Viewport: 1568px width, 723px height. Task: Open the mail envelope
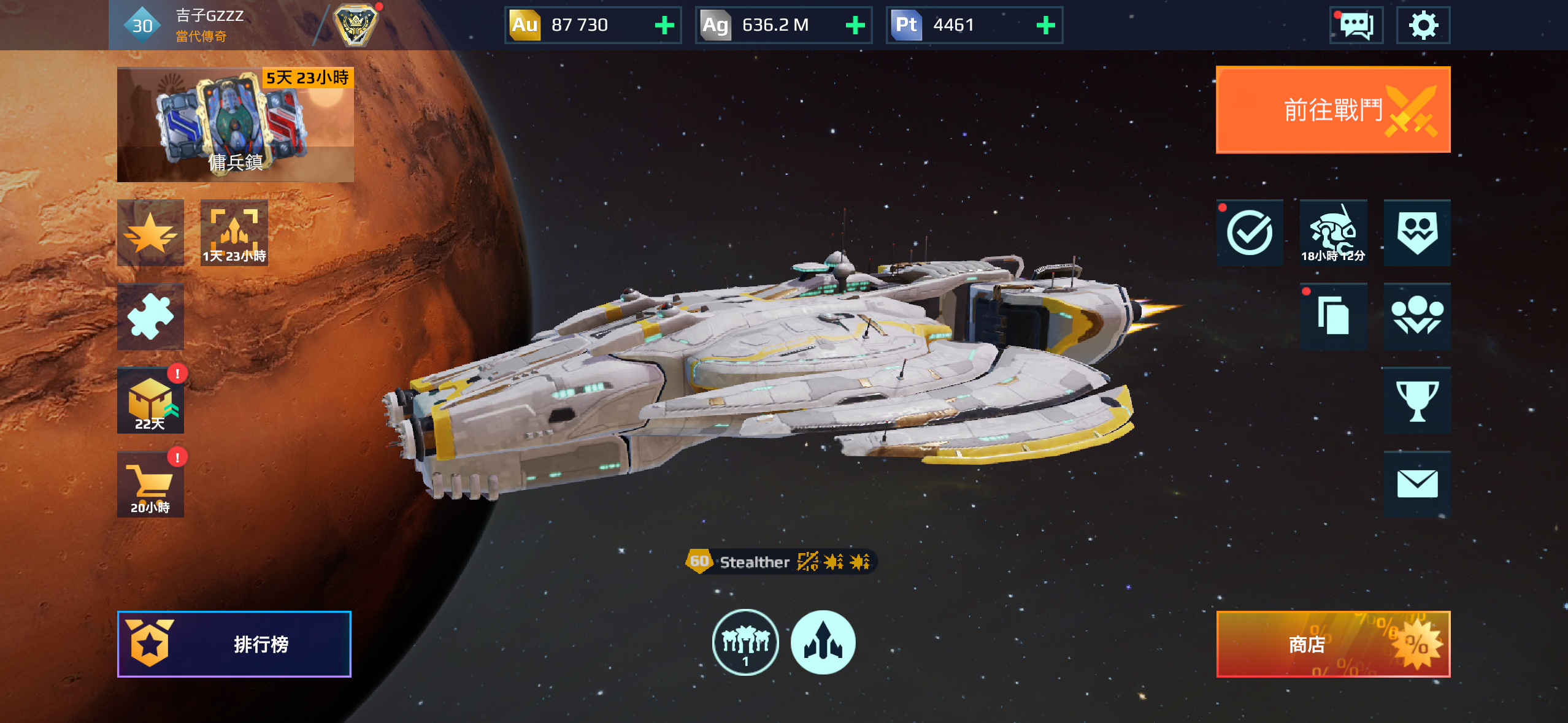(x=1416, y=484)
